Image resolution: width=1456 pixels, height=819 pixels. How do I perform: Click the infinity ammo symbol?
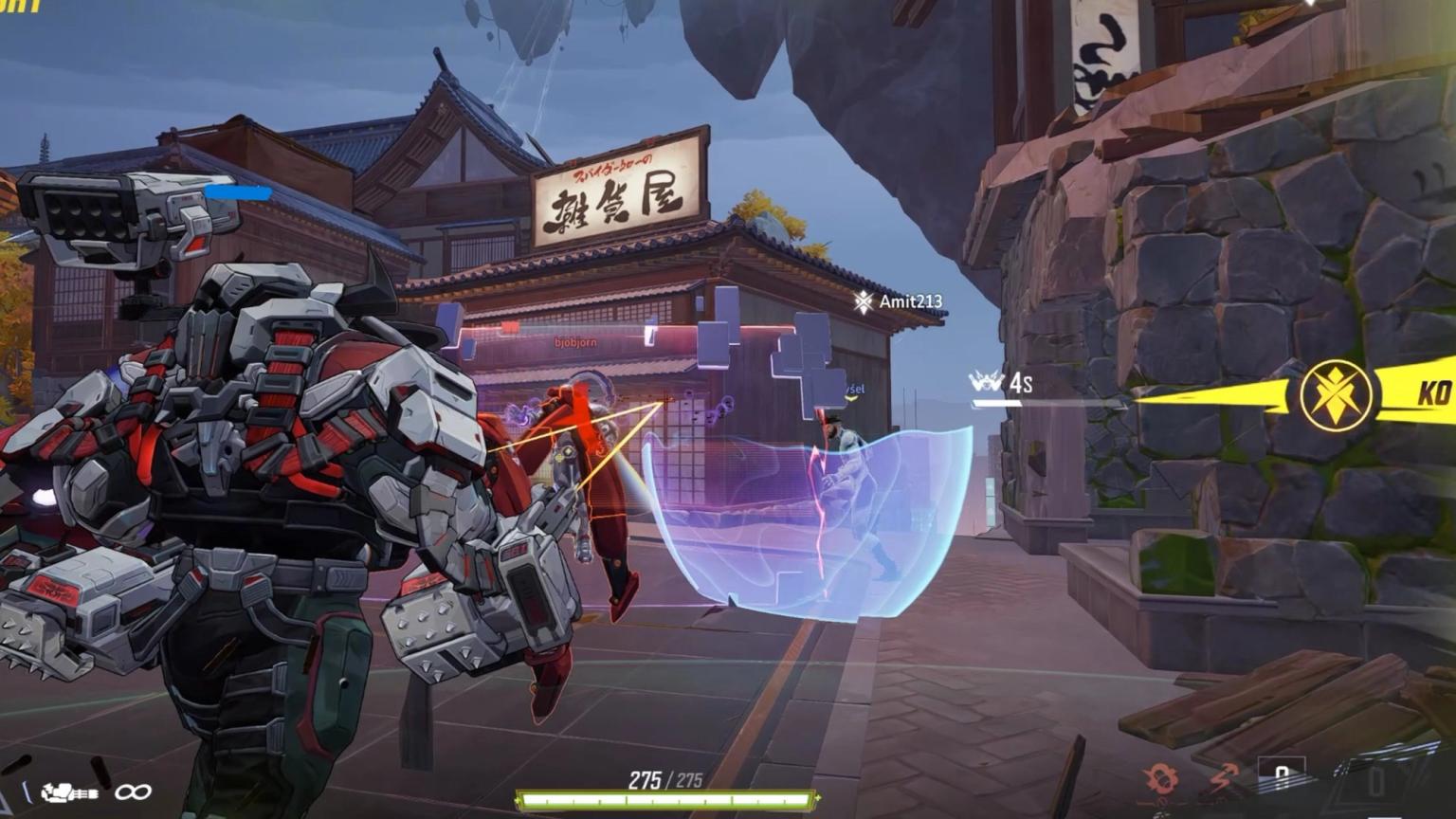tap(133, 792)
